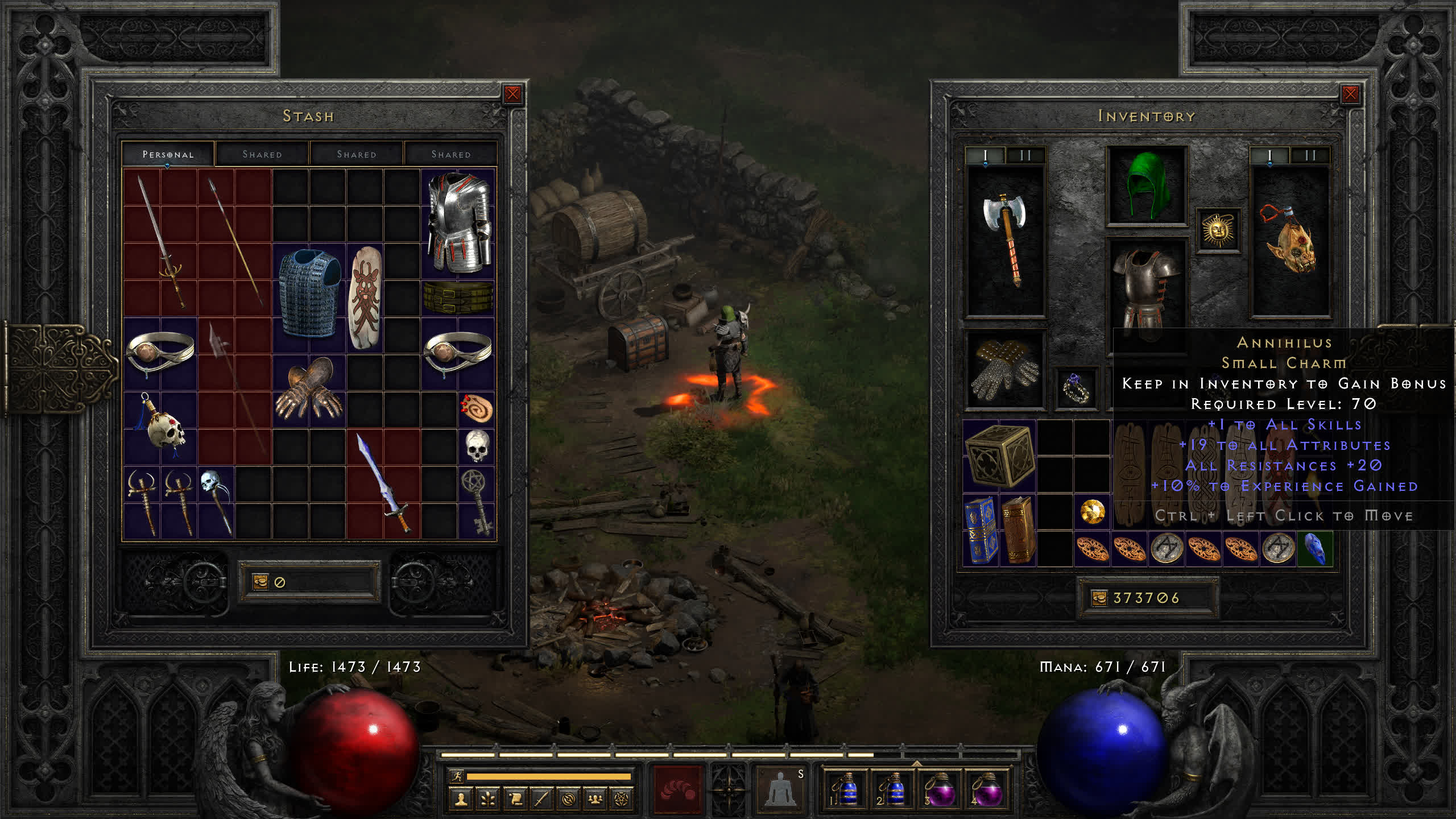Select the blue tome in inventory
Image resolution: width=1456 pixels, height=819 pixels.
(981, 530)
